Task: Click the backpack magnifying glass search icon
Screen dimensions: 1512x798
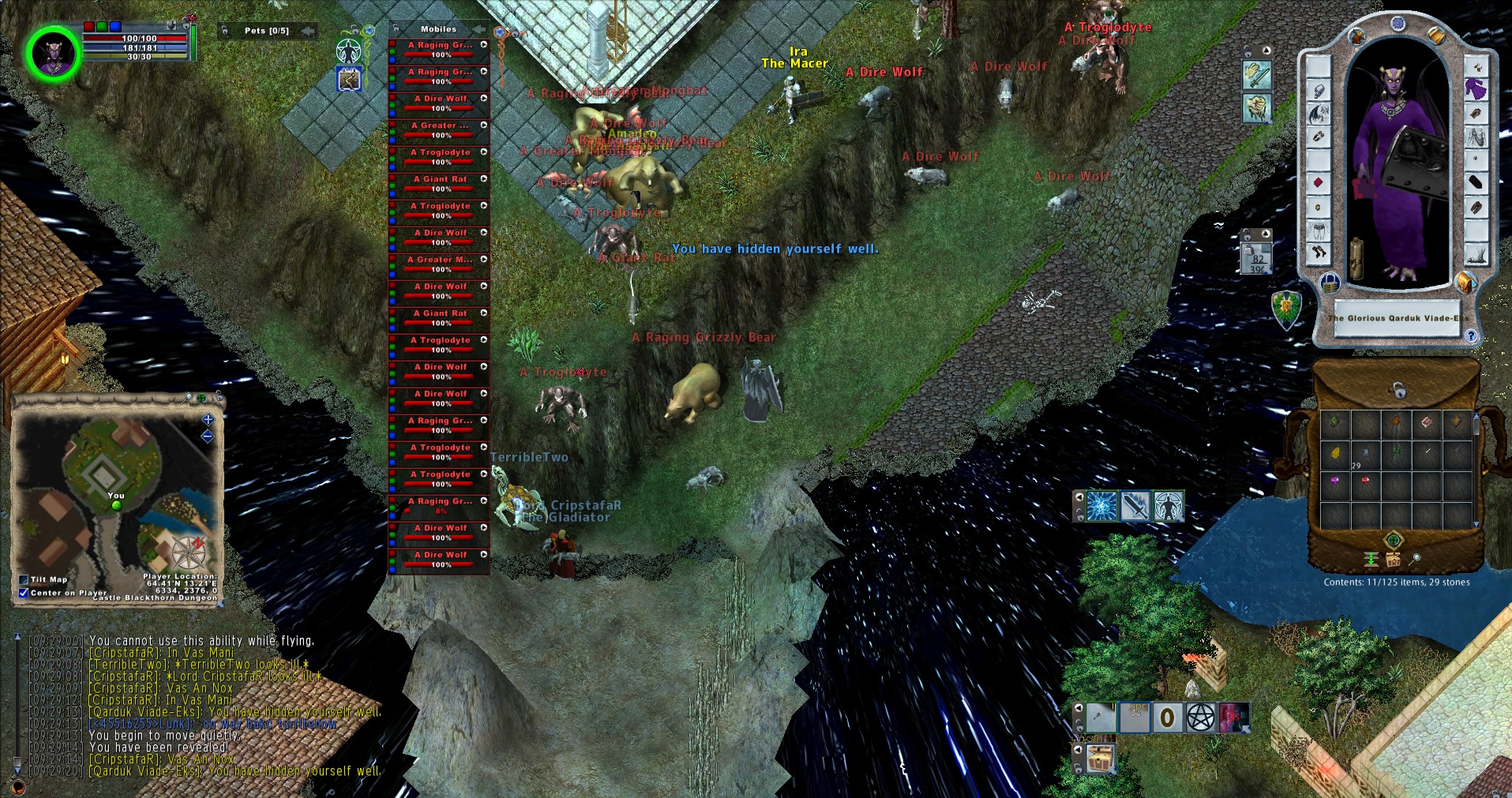Action: [1416, 560]
